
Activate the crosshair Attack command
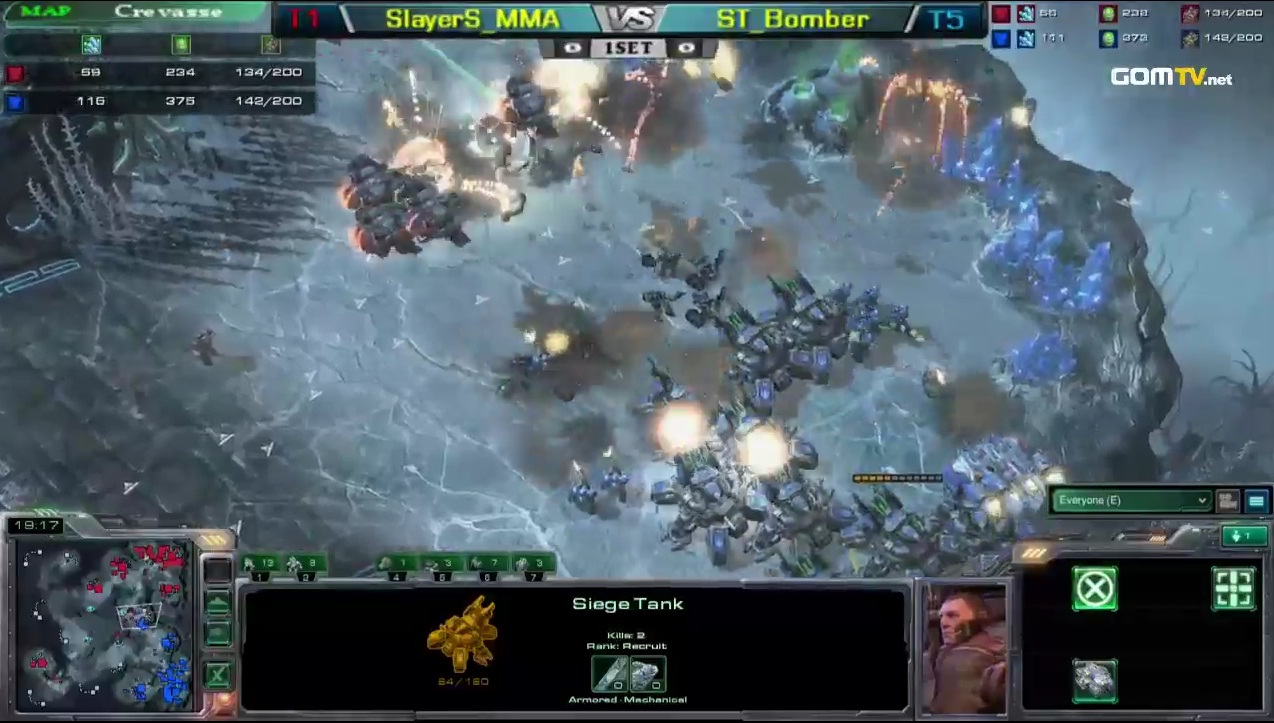(1233, 589)
